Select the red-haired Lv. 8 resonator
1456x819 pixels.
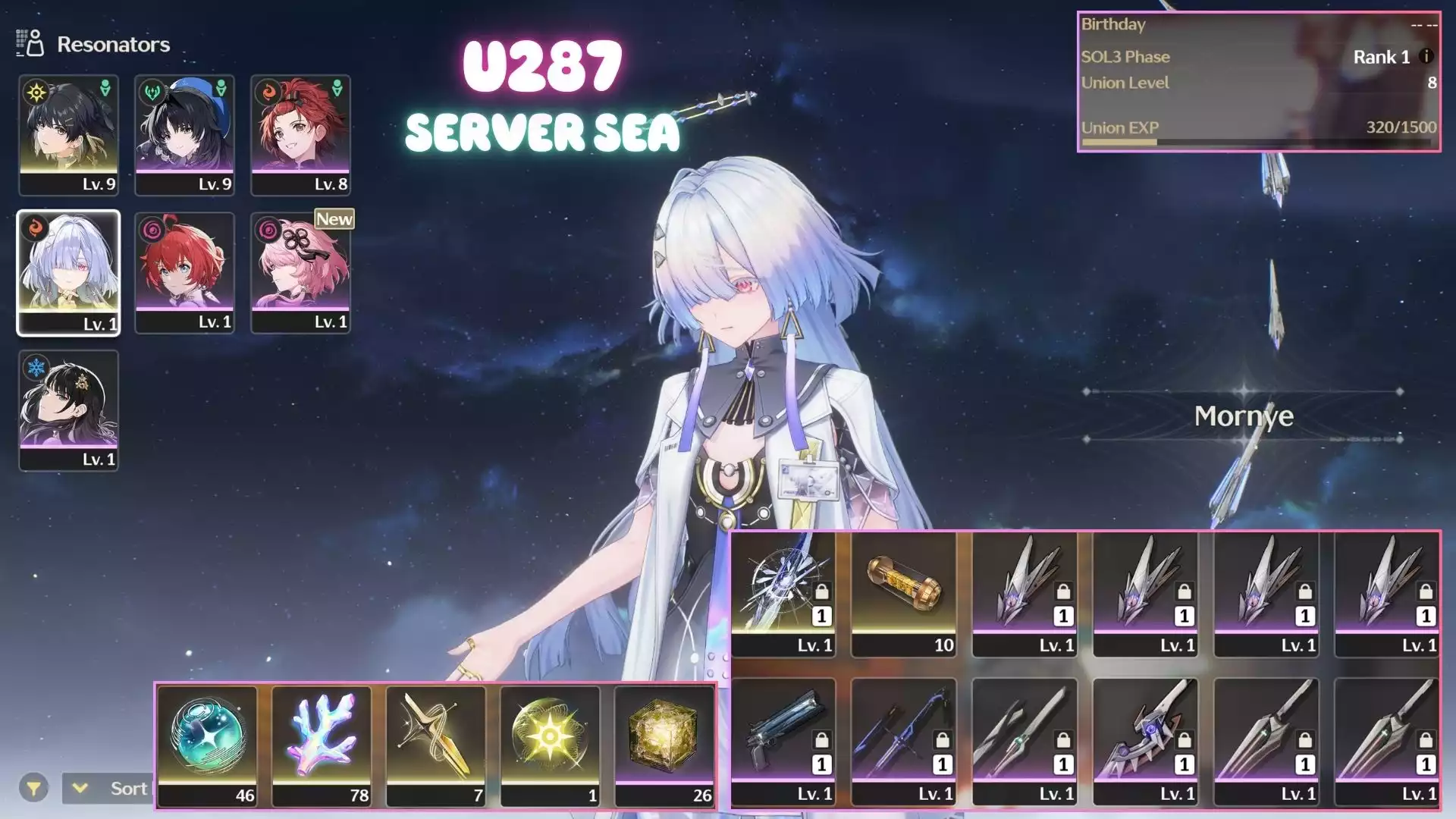[x=300, y=135]
